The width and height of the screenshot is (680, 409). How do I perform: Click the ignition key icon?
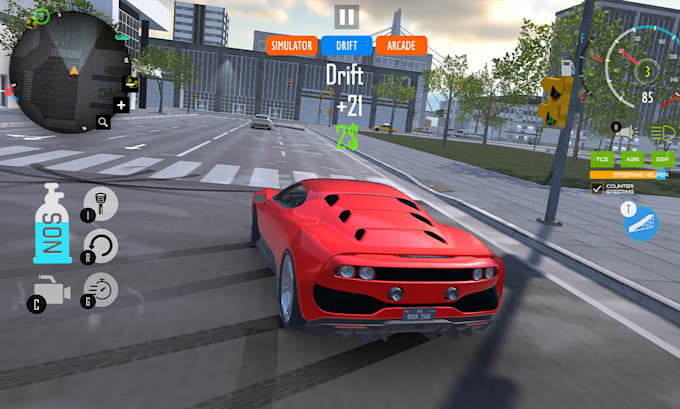tap(100, 204)
